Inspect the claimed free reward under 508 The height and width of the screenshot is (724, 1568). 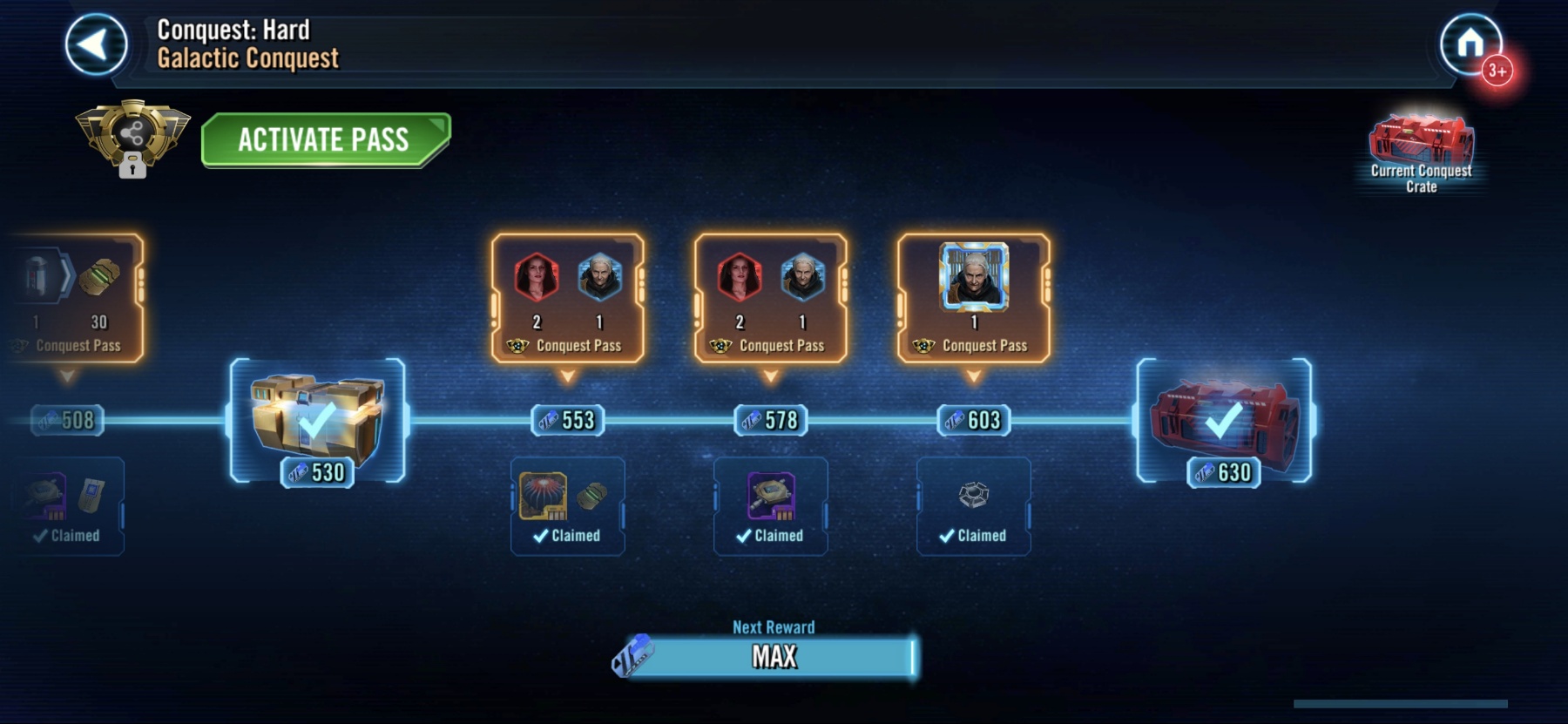70,506
